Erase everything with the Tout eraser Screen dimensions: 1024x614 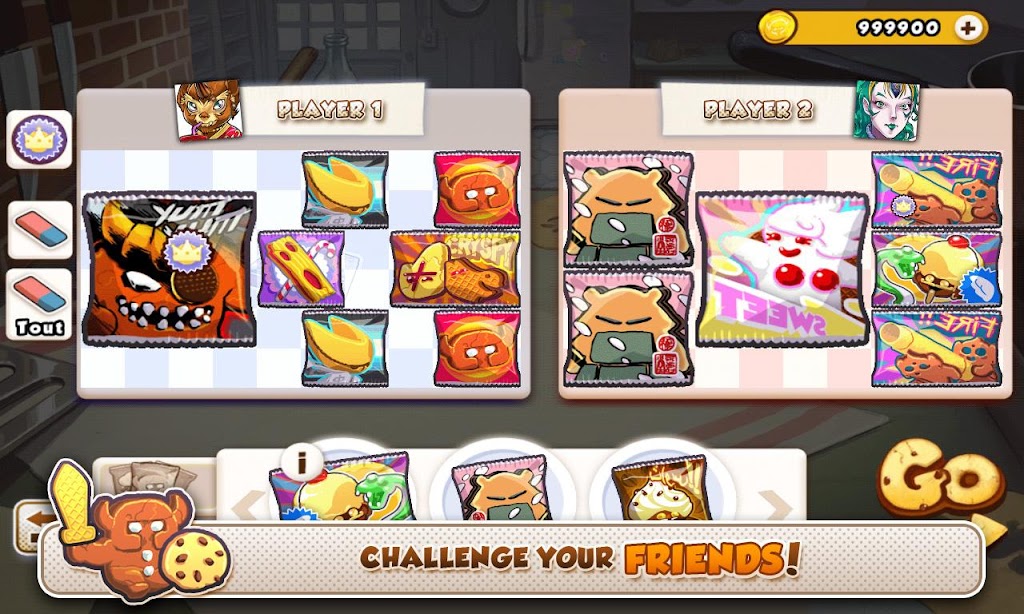tap(40, 304)
